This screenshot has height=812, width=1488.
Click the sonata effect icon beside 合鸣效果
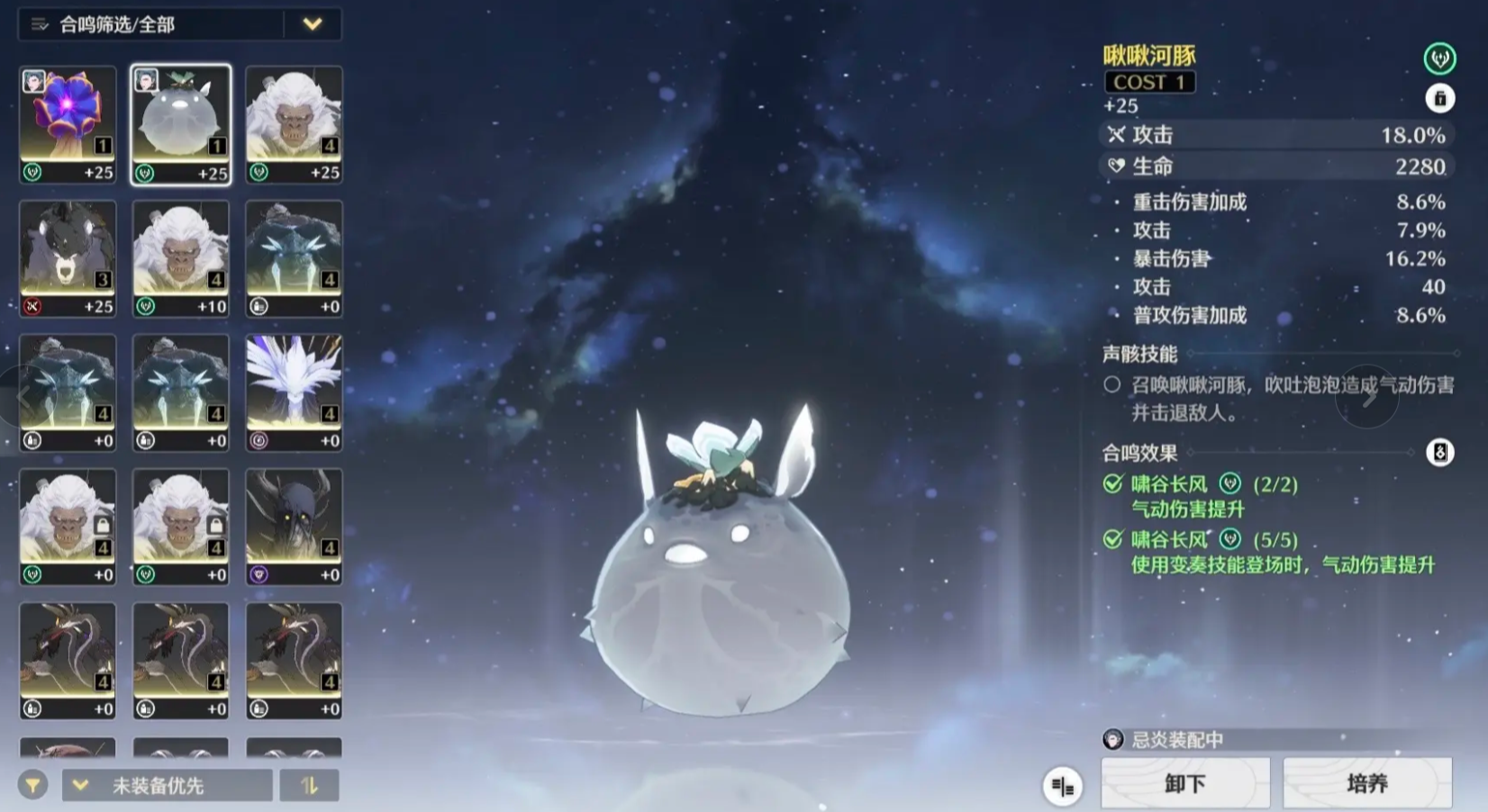(1441, 454)
